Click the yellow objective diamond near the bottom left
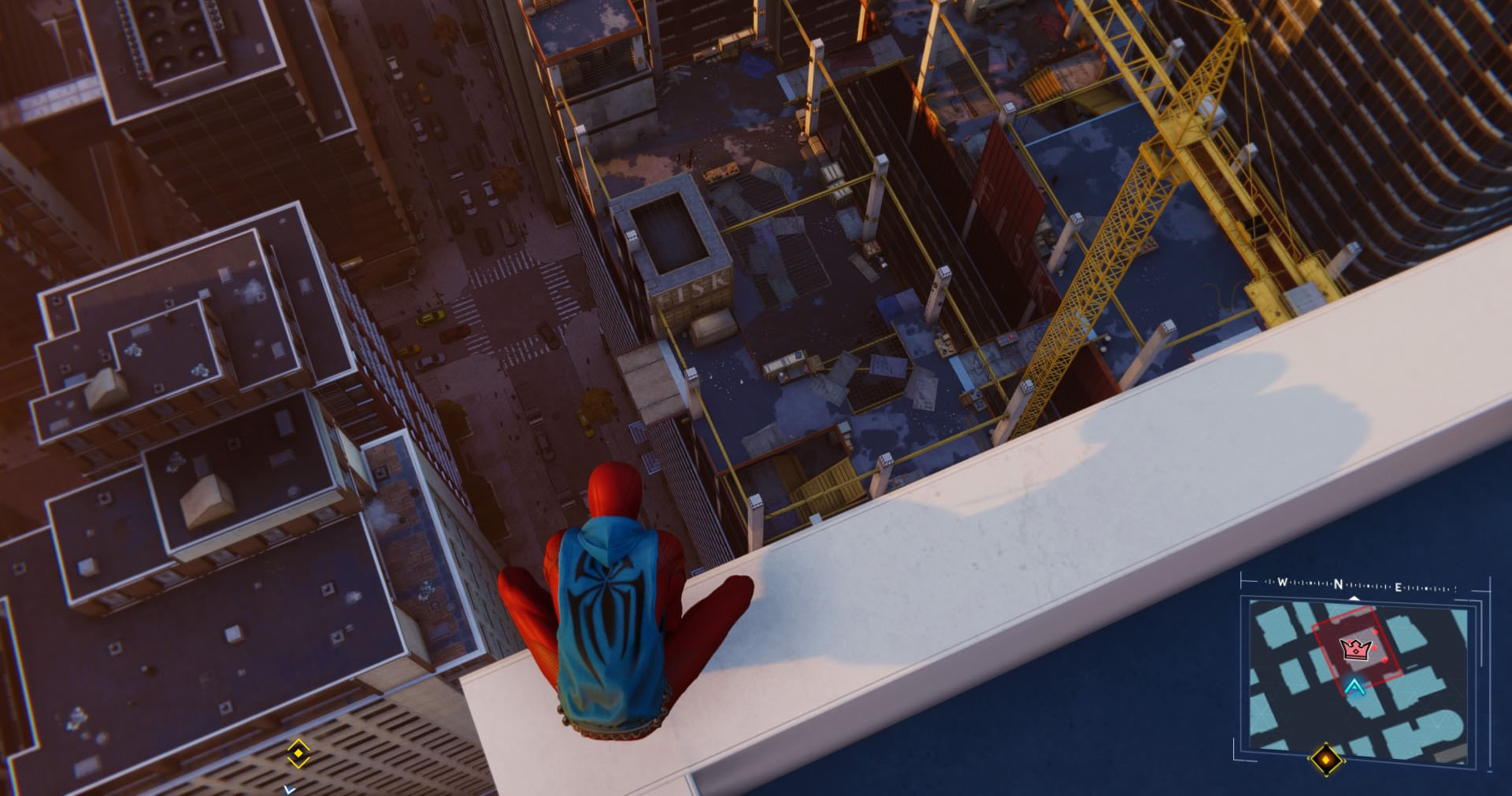This screenshot has height=796, width=1512. [298, 753]
